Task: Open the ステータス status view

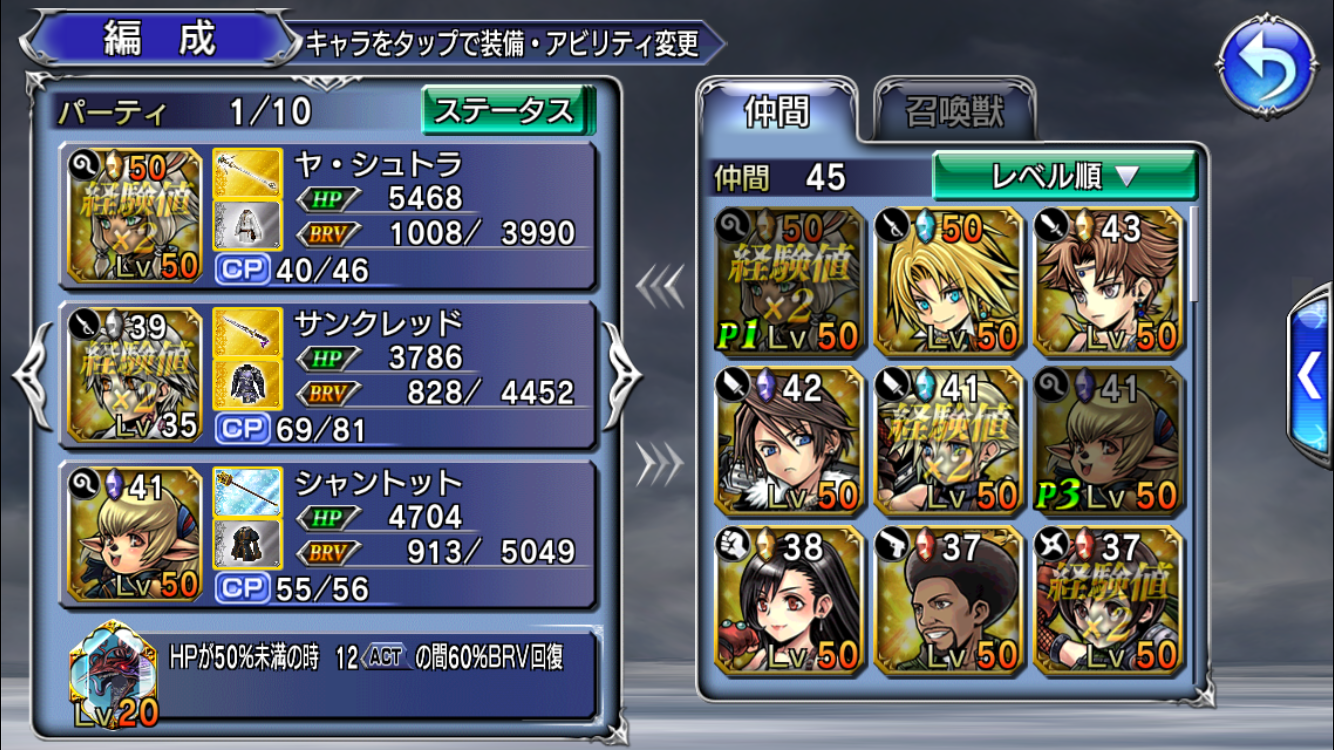Action: click(507, 110)
